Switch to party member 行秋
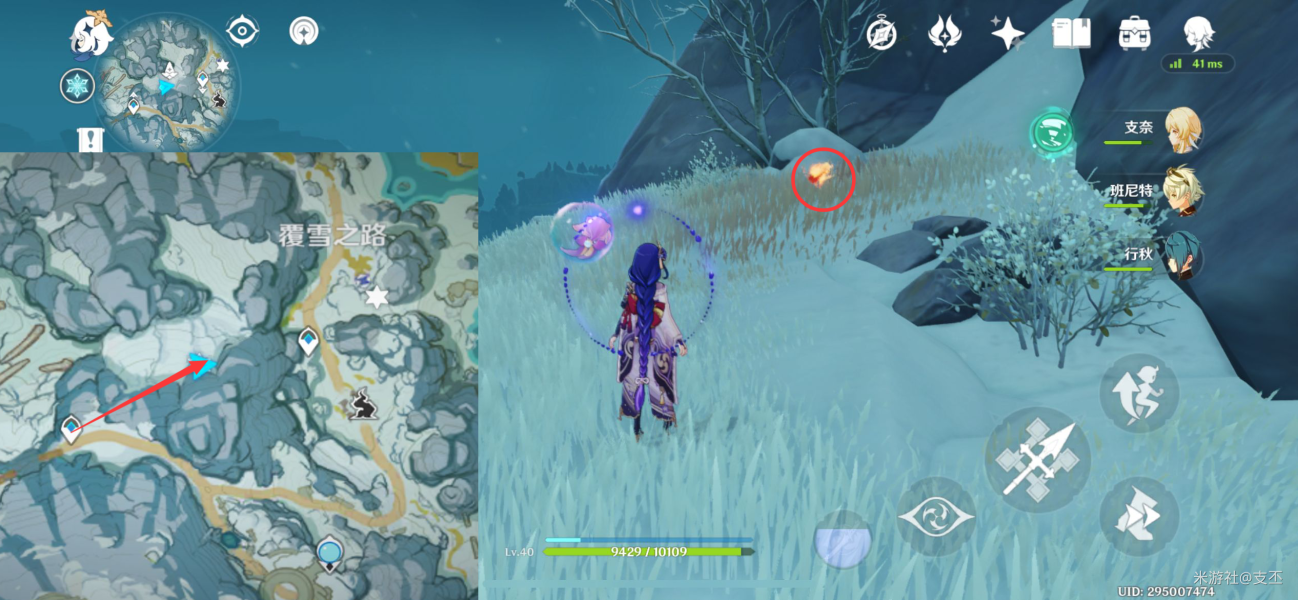 pyautogui.click(x=1182, y=255)
